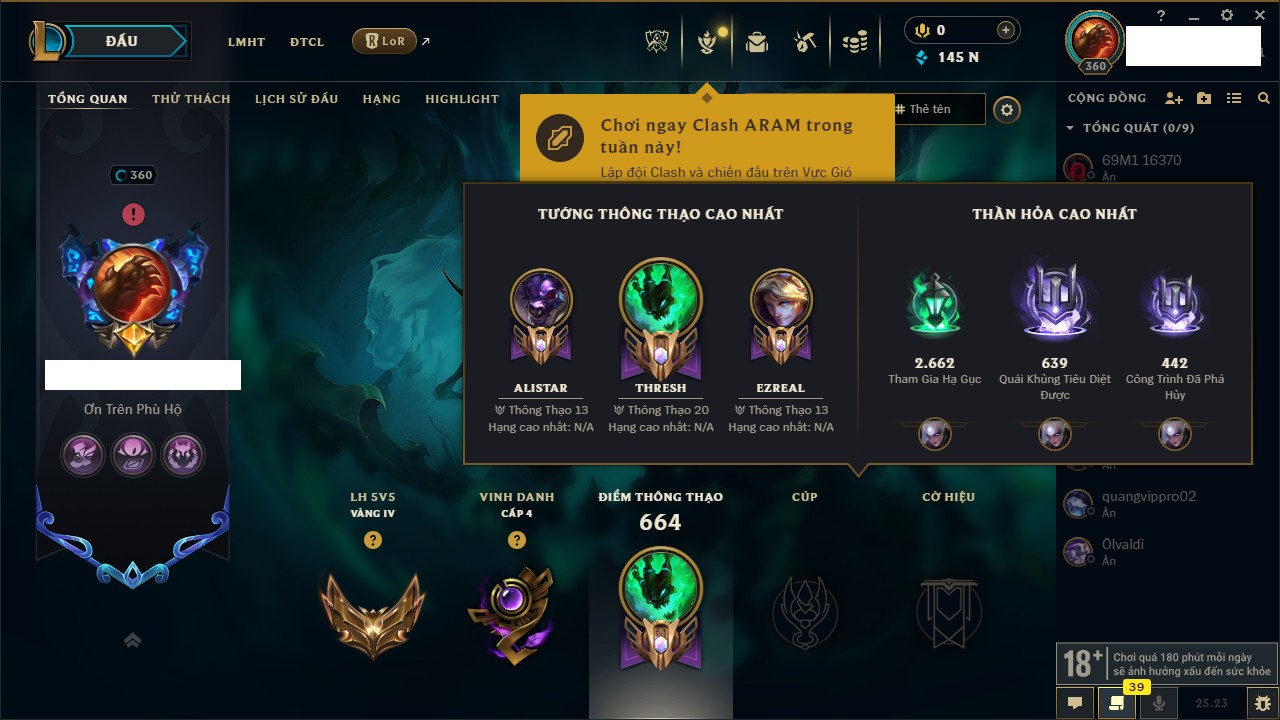1280x720 pixels.
Task: Click the Thresh mastery champion icon
Action: [660, 300]
